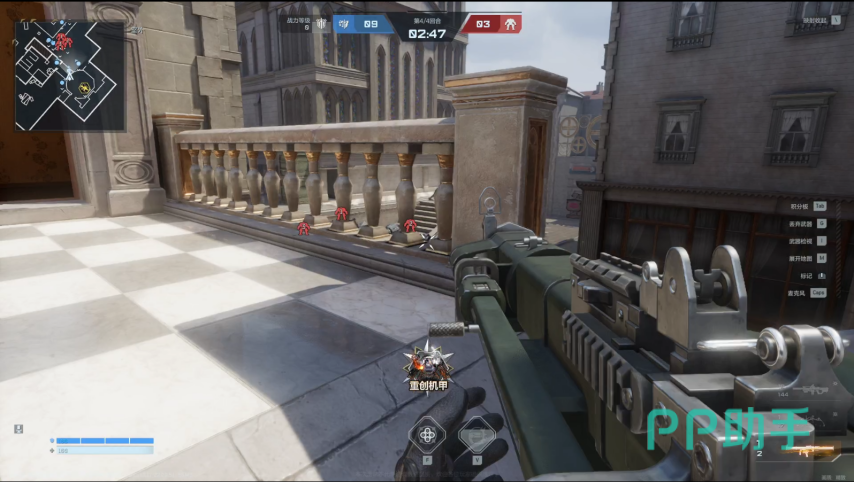The image size is (854, 482).
Task: Click the red team emblem in scoreboard
Action: pos(510,24)
